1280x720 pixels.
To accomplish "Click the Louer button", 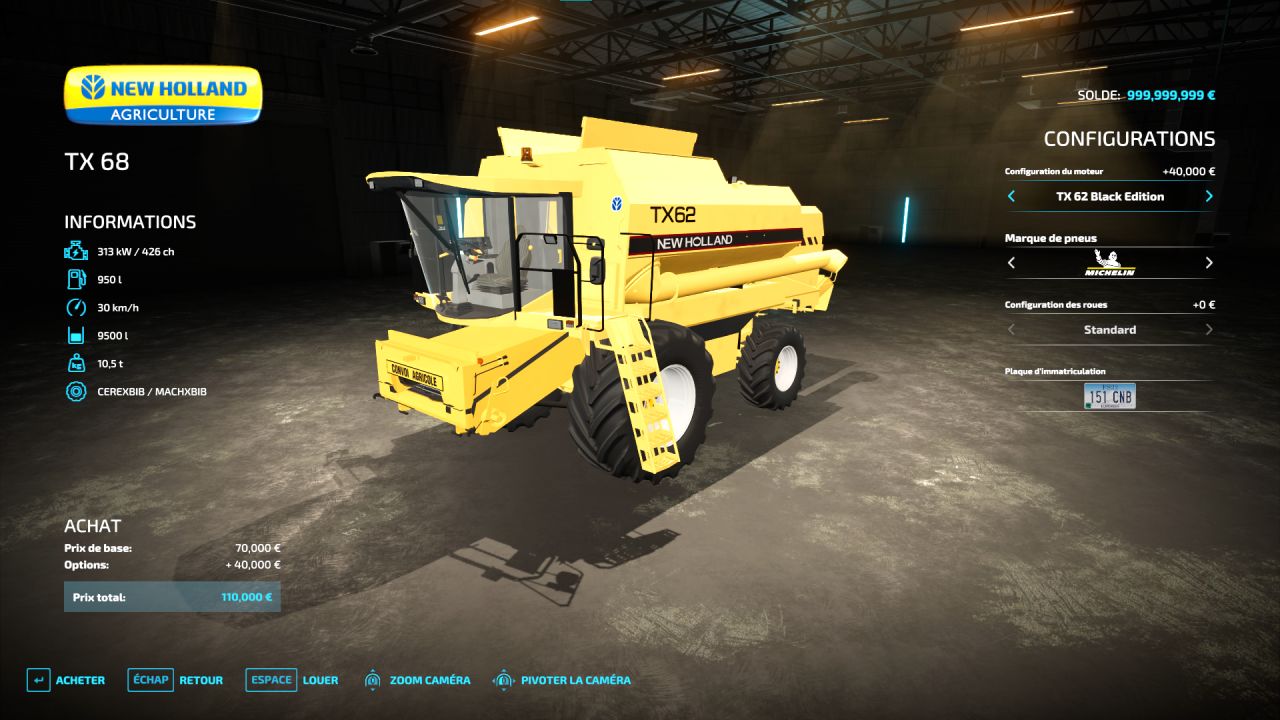I will (321, 679).
